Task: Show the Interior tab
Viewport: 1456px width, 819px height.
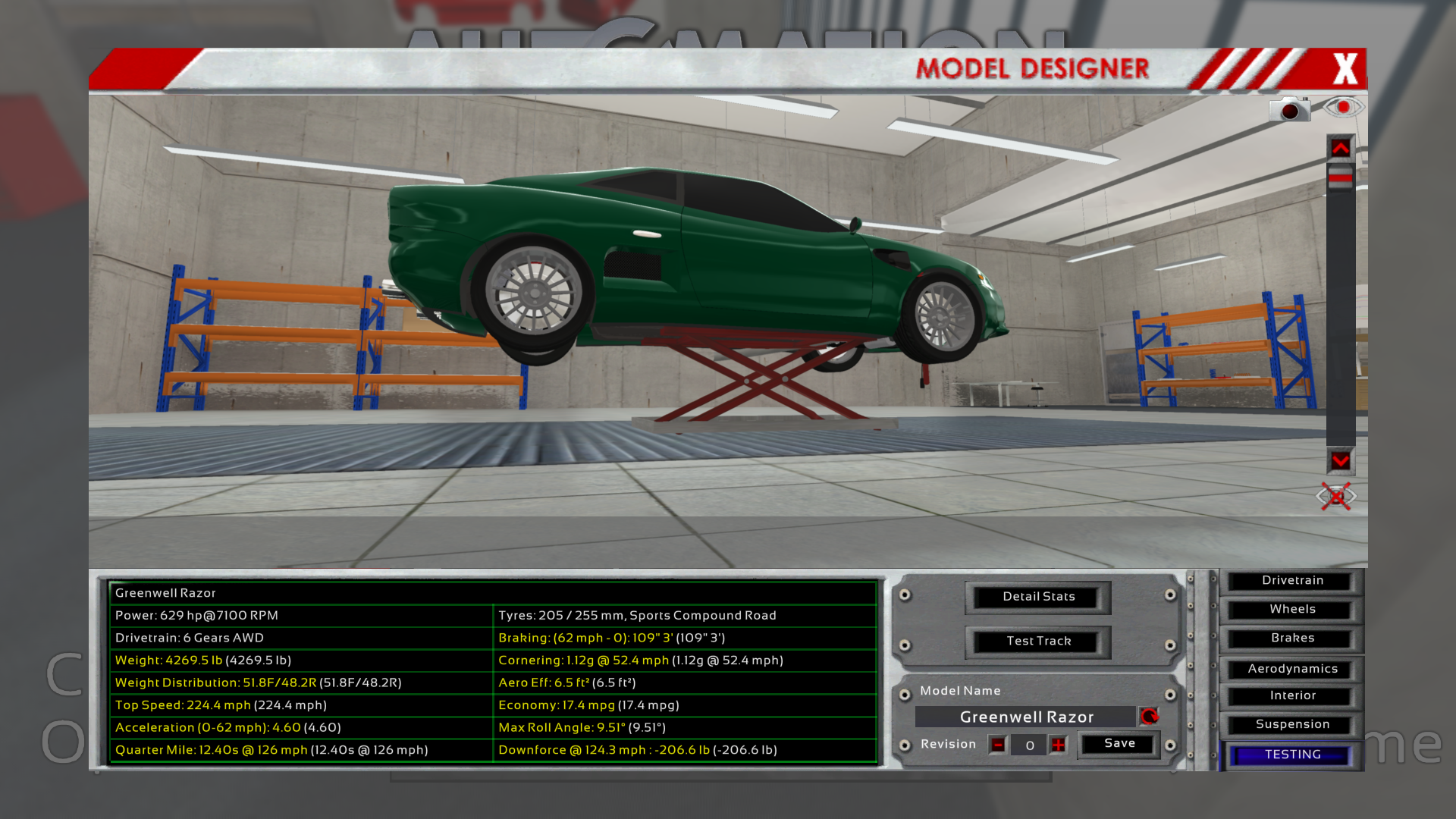Action: tap(1292, 696)
